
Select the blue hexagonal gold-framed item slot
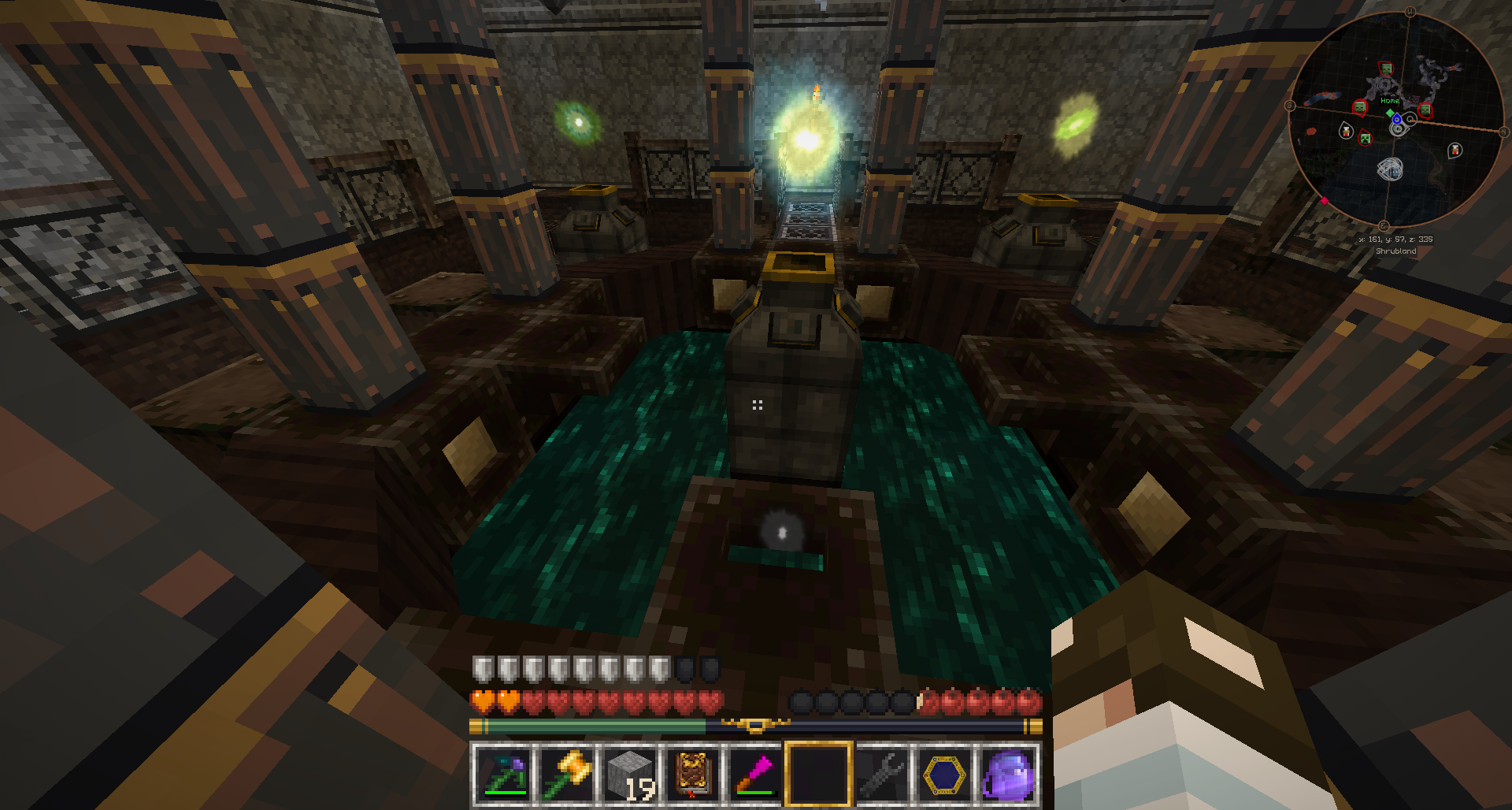pos(945,774)
